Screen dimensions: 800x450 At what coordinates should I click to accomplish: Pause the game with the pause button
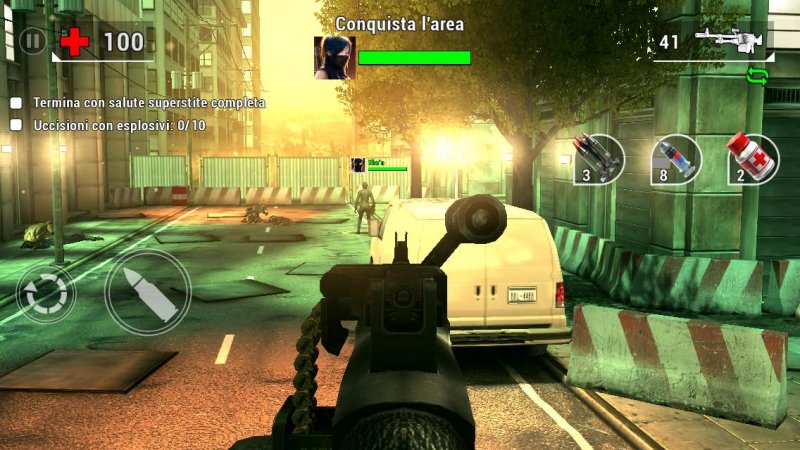(33, 41)
